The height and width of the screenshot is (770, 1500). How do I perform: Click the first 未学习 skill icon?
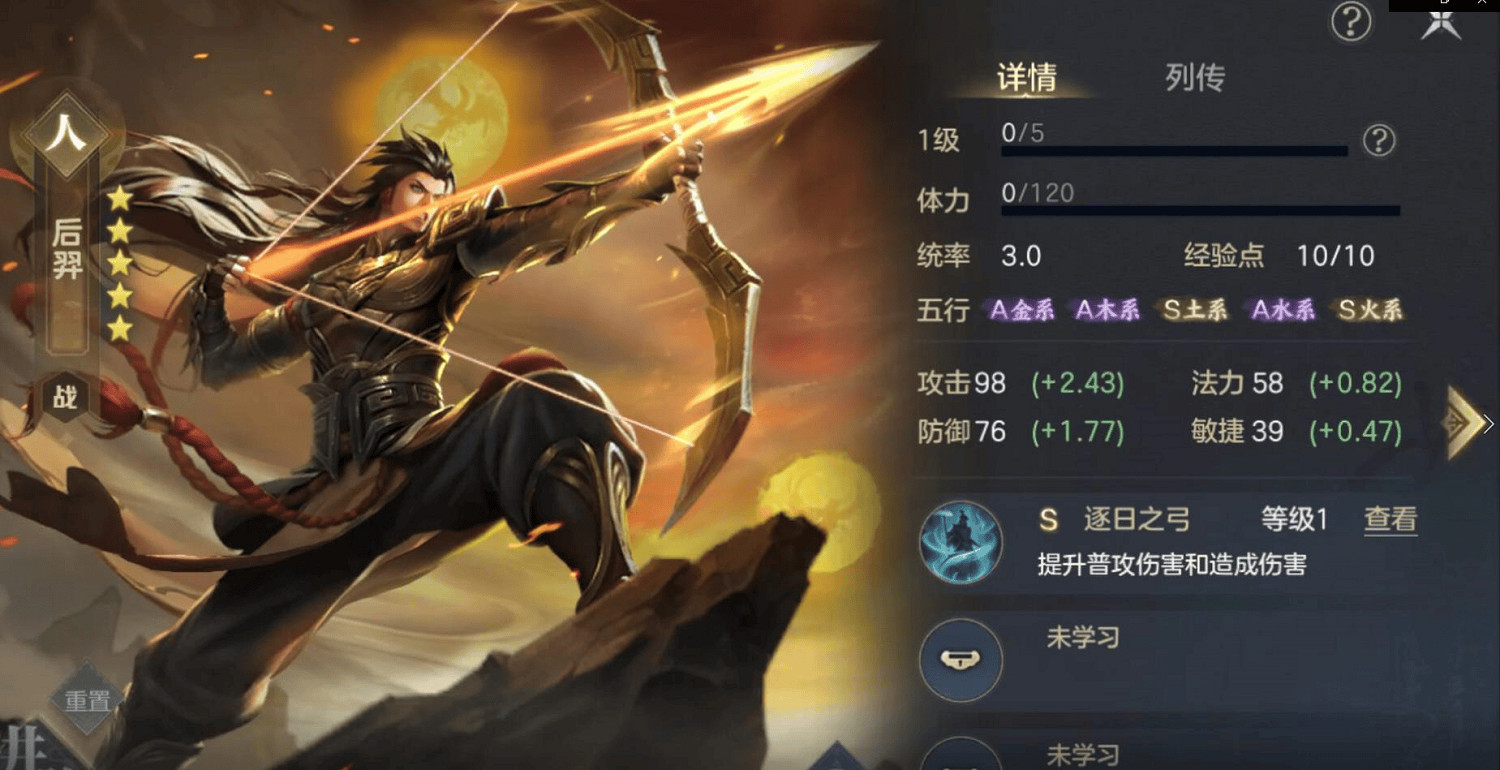[x=960, y=660]
